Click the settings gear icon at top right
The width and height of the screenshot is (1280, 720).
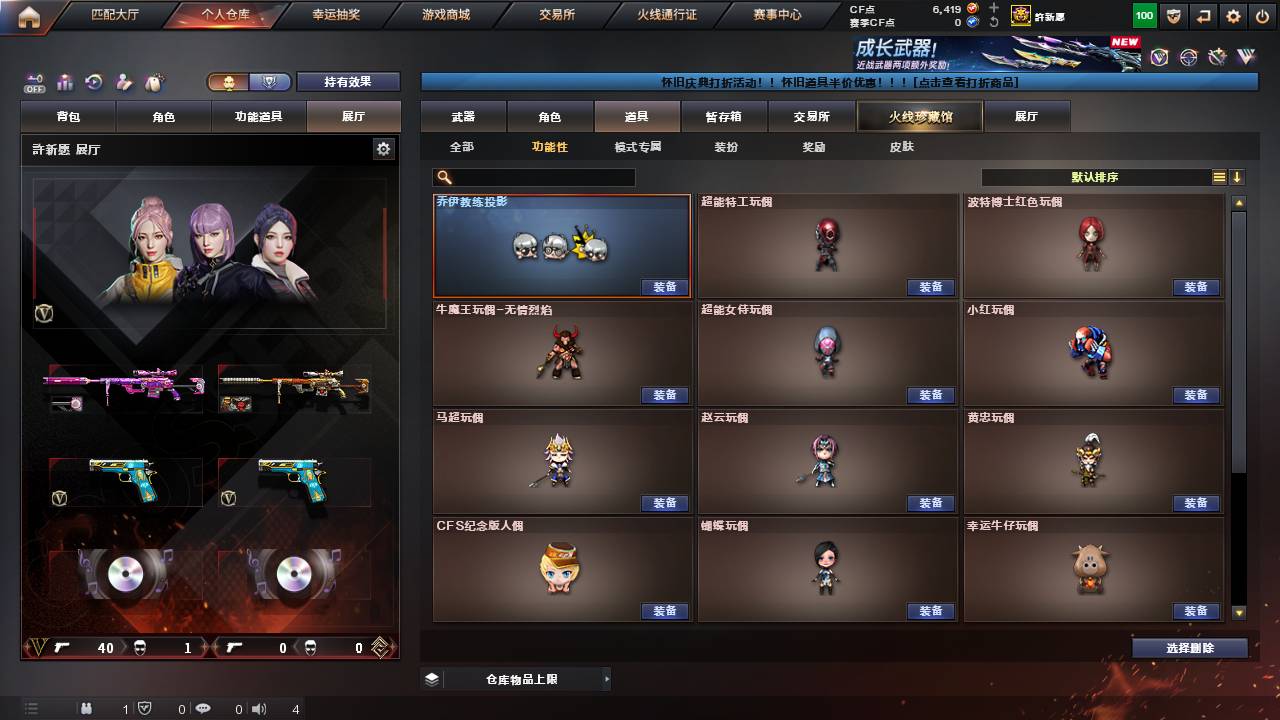tap(1232, 15)
